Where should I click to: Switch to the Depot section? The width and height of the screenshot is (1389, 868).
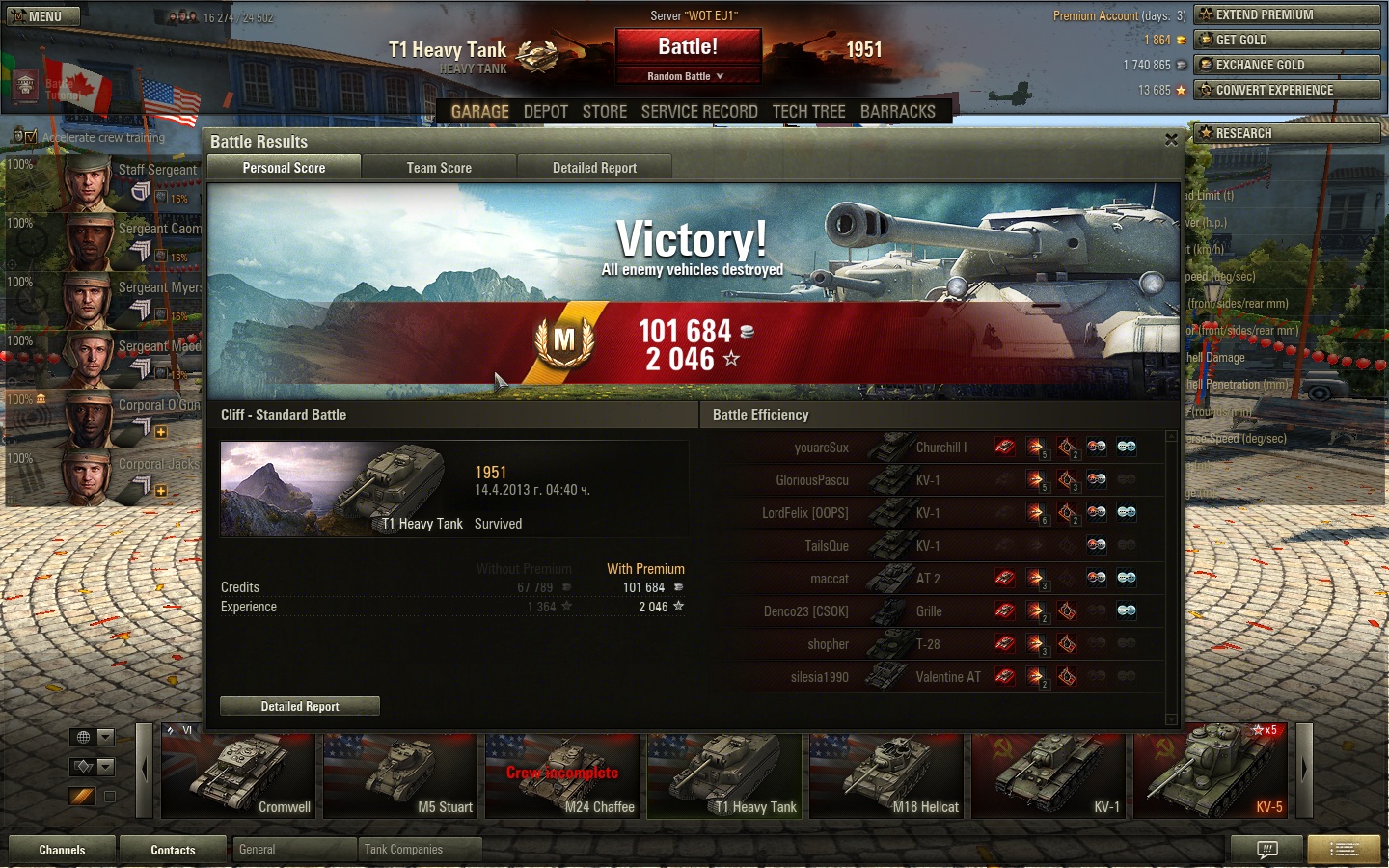click(x=545, y=112)
